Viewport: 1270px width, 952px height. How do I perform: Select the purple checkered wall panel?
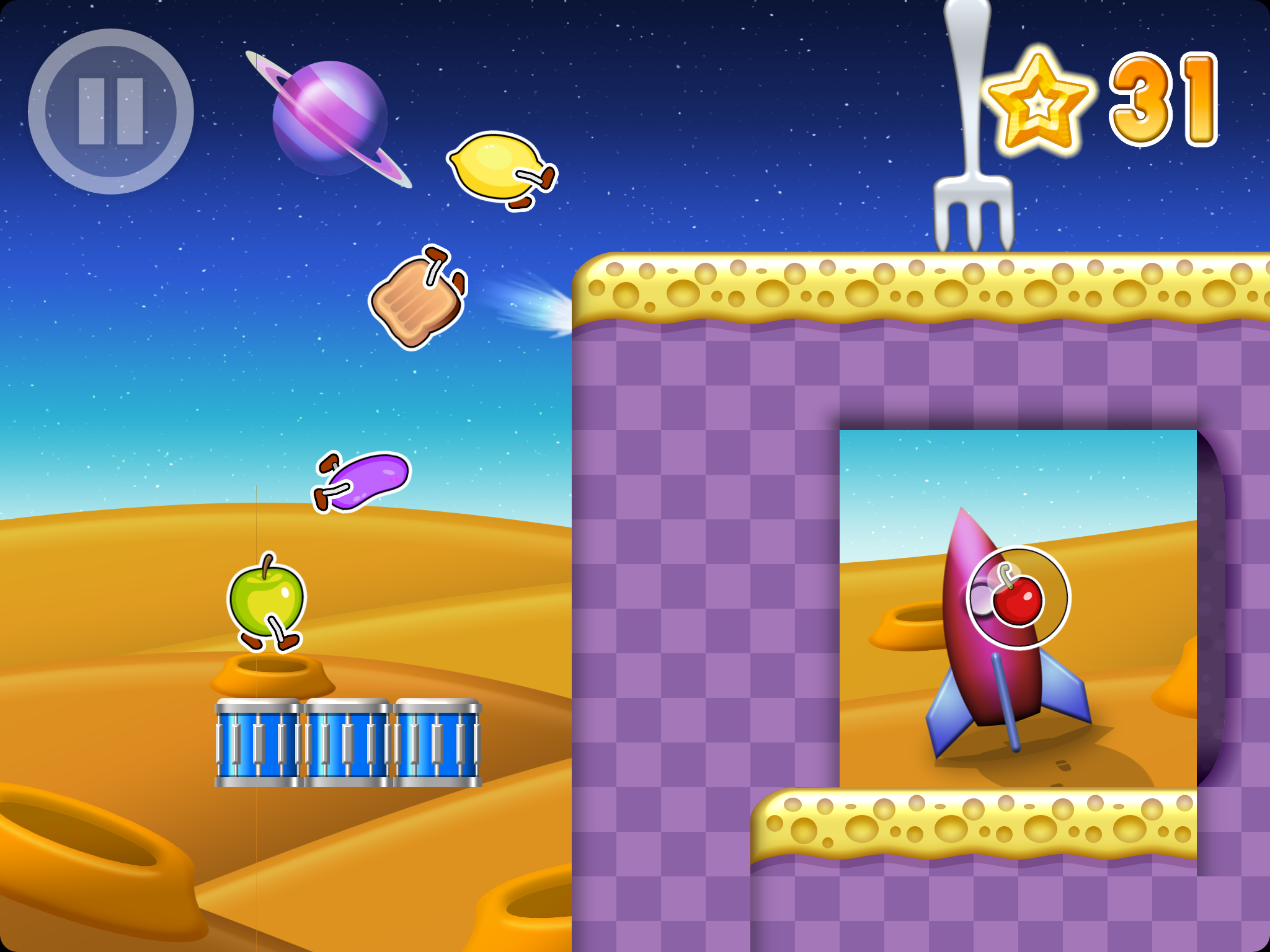(x=682, y=558)
